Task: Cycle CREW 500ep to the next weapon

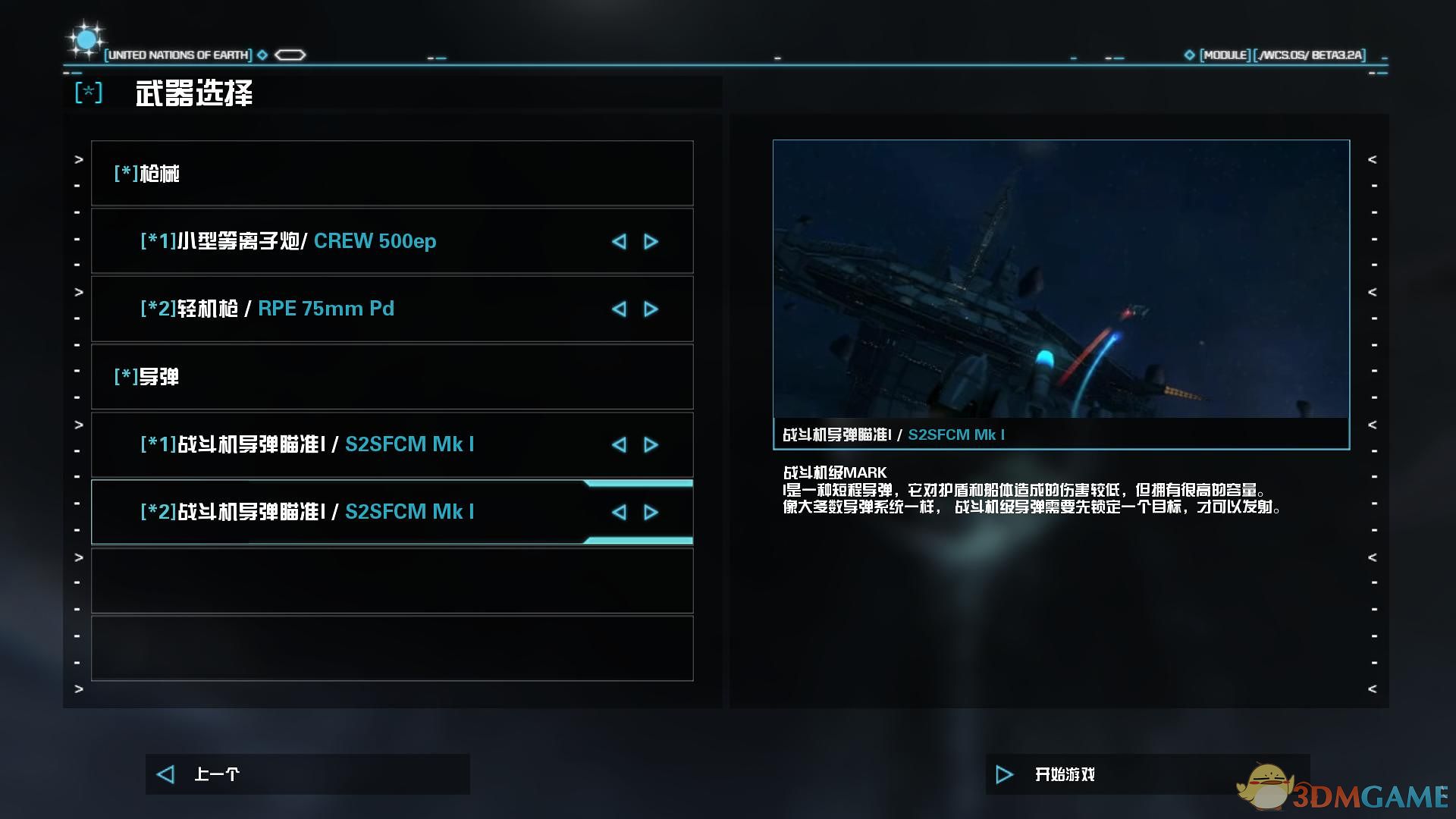Action: 651,241
